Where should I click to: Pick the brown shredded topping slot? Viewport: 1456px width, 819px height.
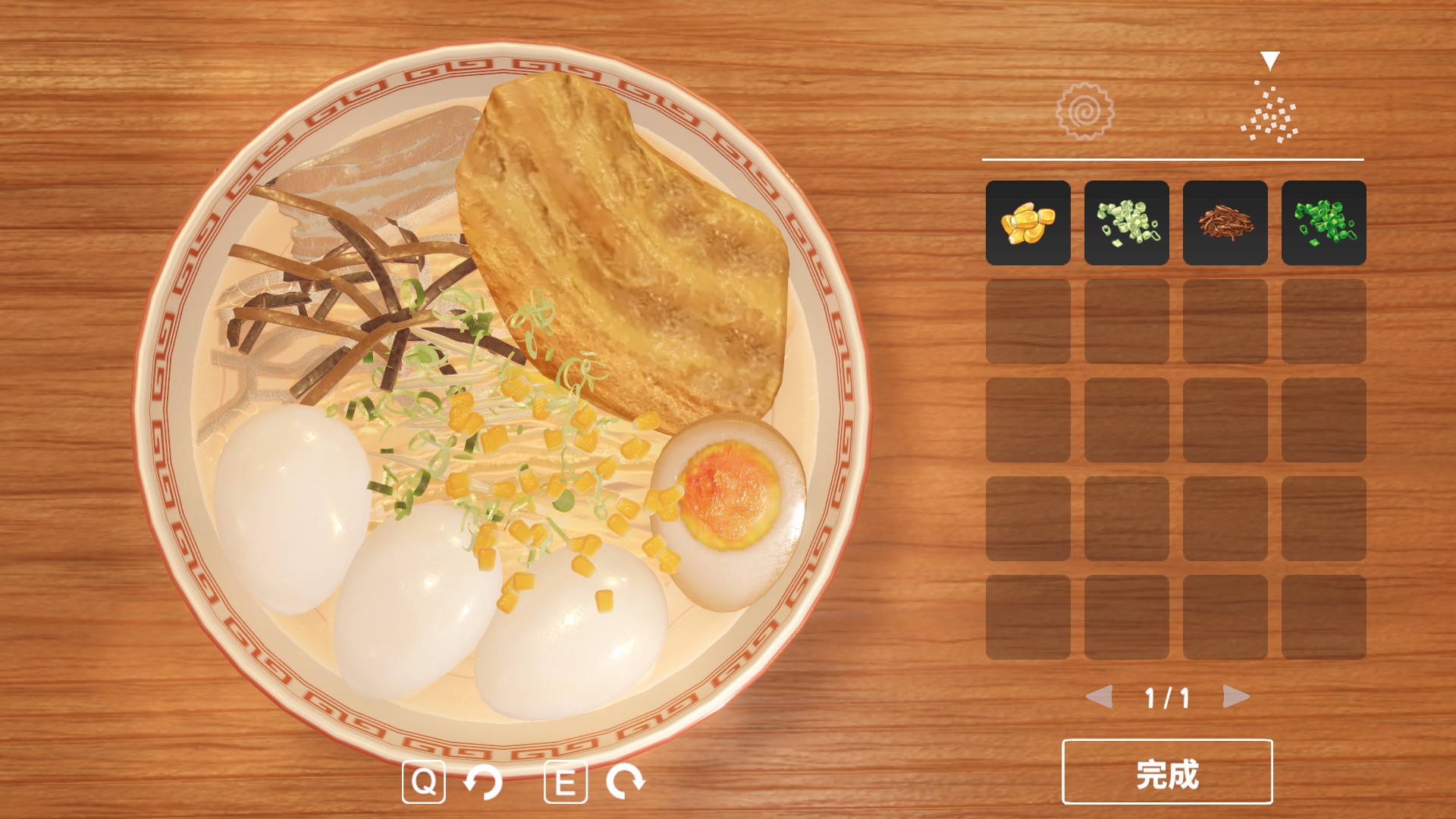click(x=1225, y=223)
